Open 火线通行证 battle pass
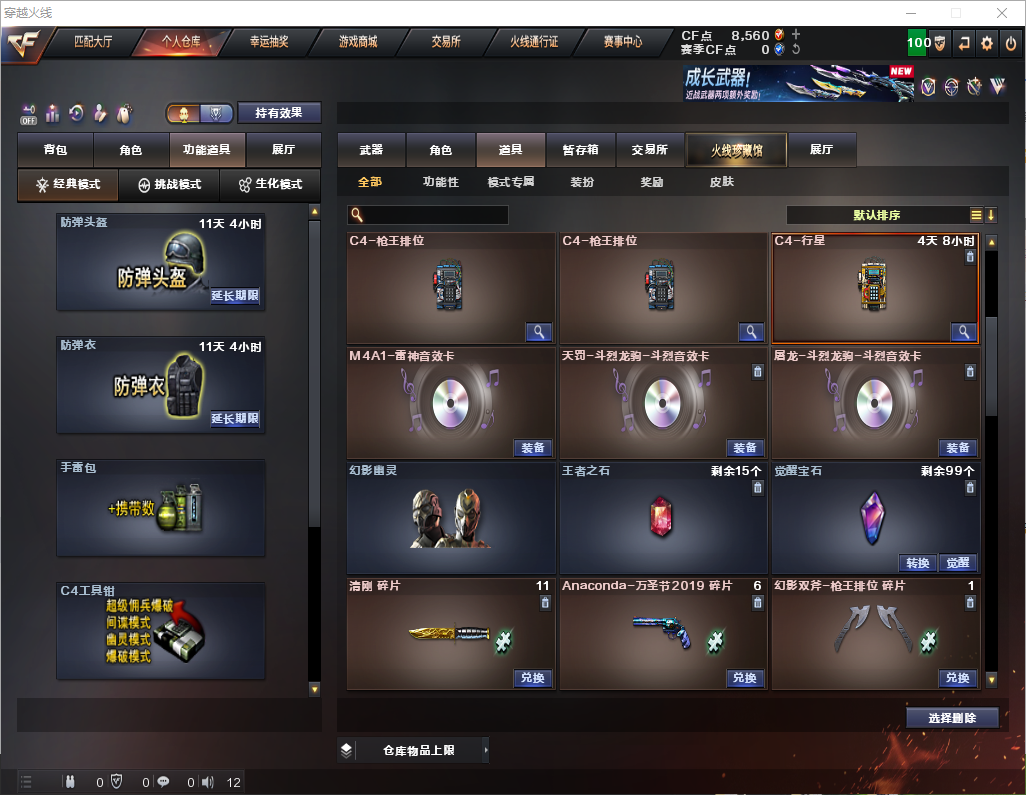The width and height of the screenshot is (1026, 795). [x=534, y=42]
